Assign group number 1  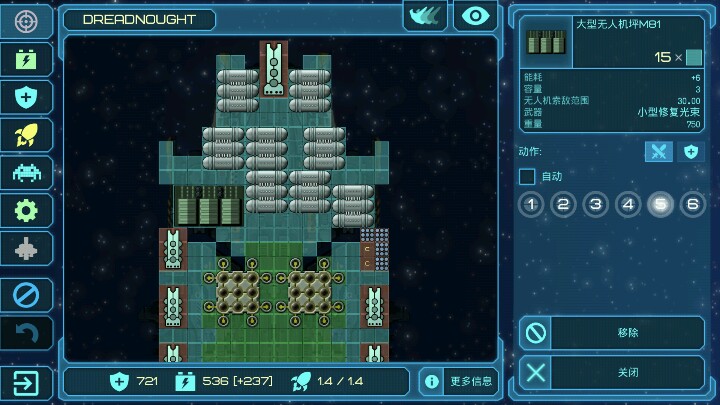531,205
